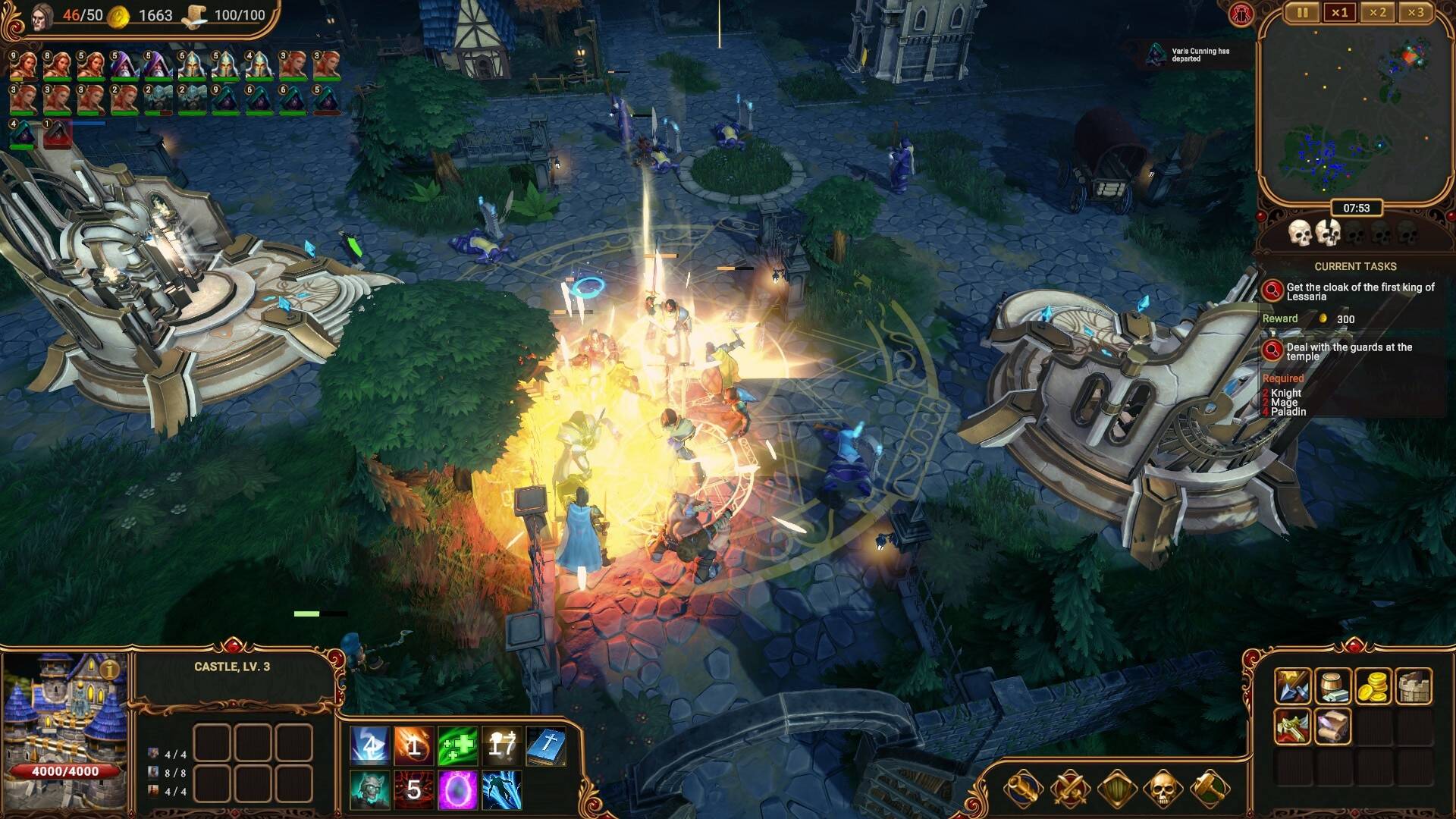Activate the fiery meteor spell
Screen dimensions: 1456x819
tap(413, 746)
